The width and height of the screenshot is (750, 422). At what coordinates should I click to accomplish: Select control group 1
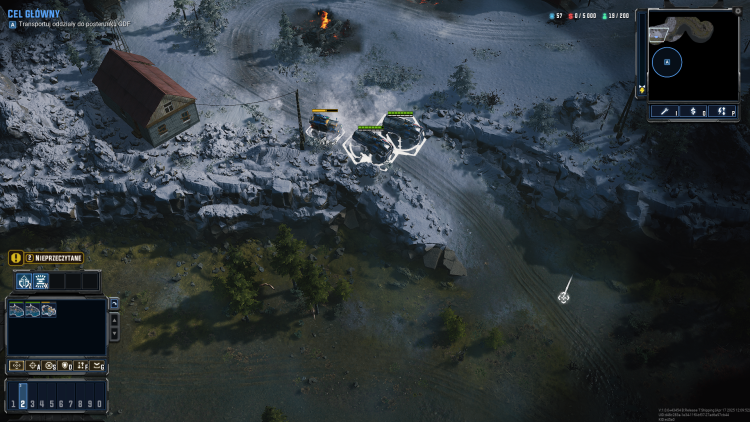(x=12, y=404)
